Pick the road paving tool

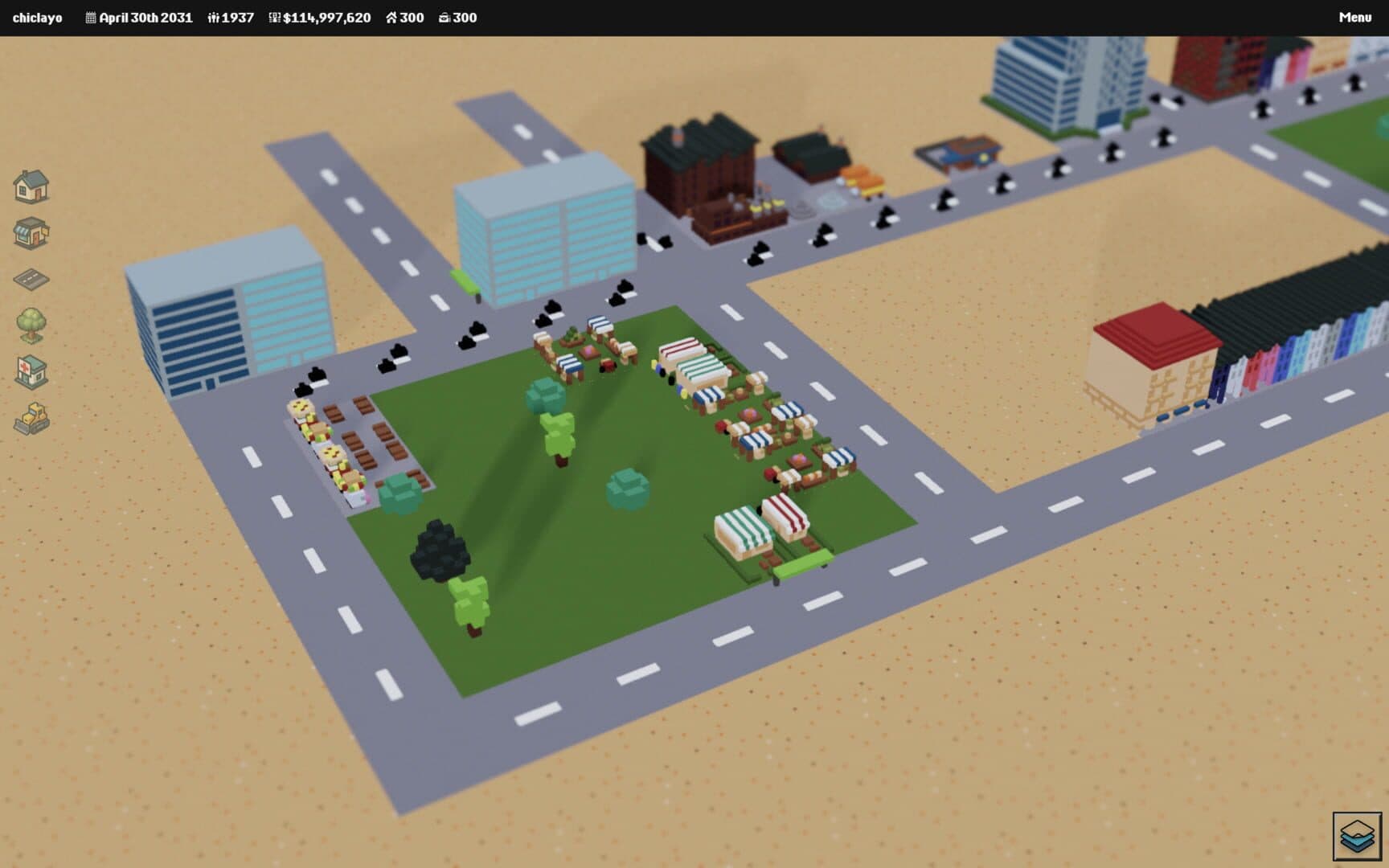point(31,279)
